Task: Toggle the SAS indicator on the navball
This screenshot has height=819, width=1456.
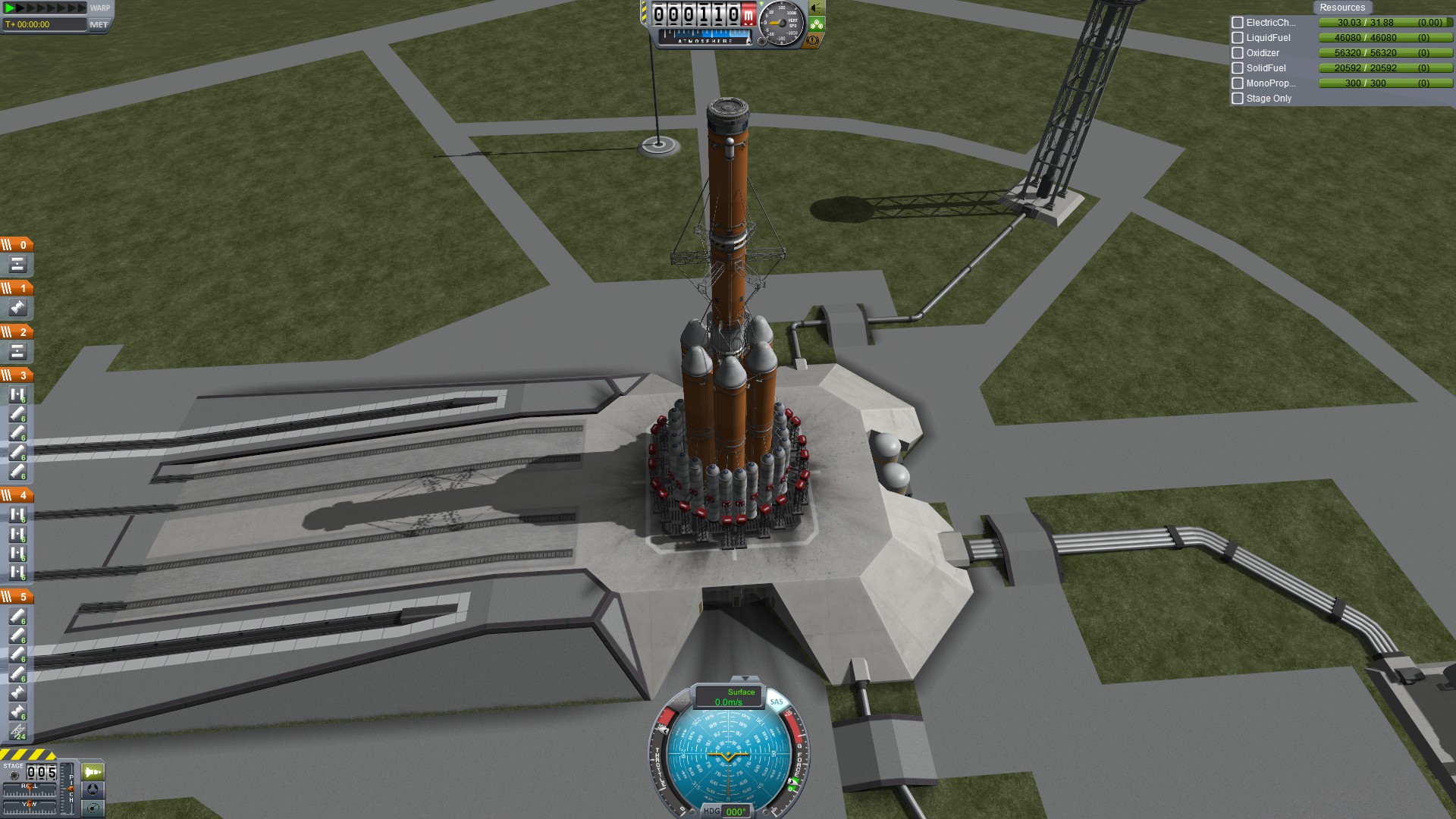Action: tap(776, 701)
